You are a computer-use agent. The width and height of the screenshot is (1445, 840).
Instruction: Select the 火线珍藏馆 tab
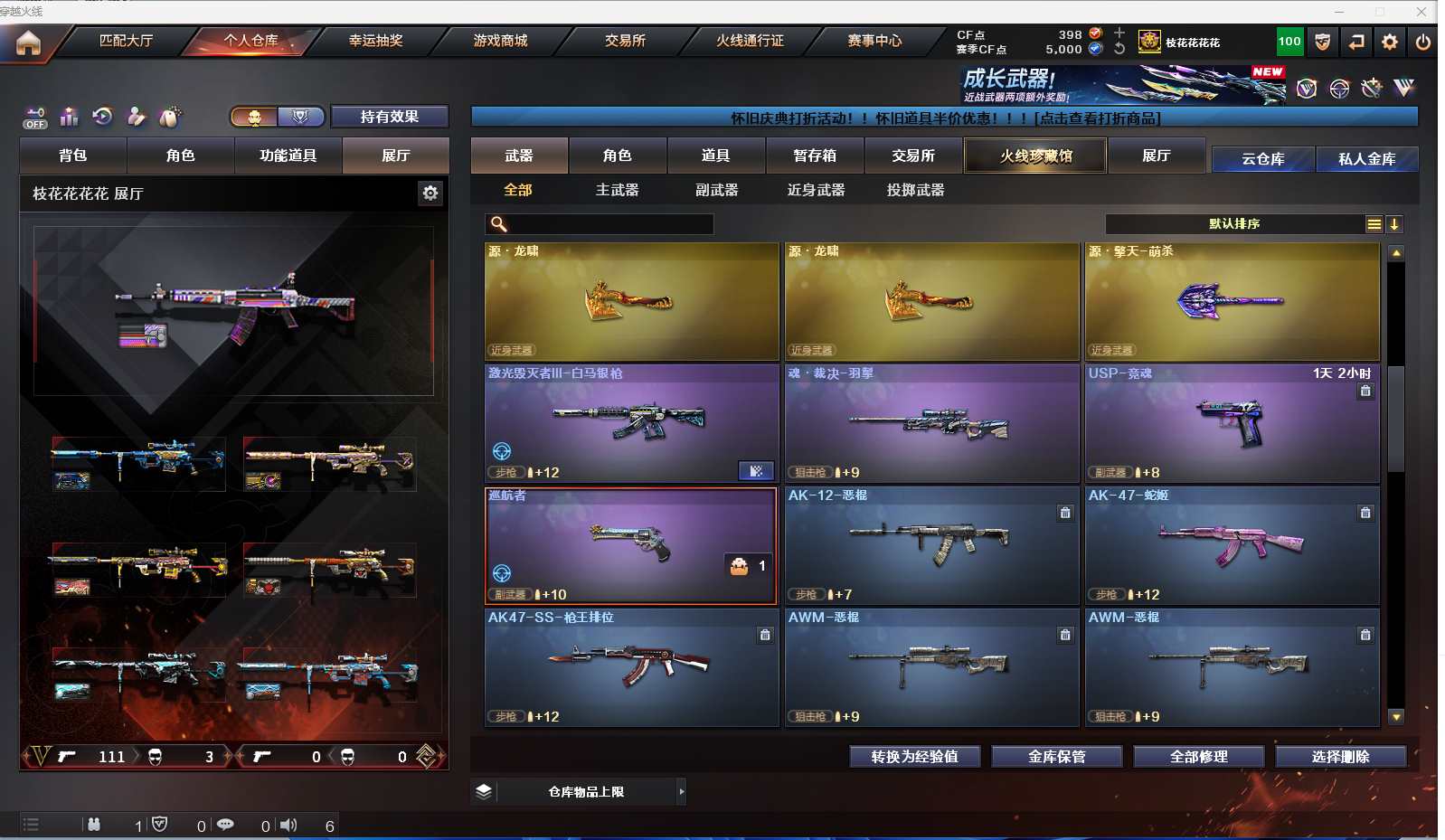click(x=1035, y=156)
